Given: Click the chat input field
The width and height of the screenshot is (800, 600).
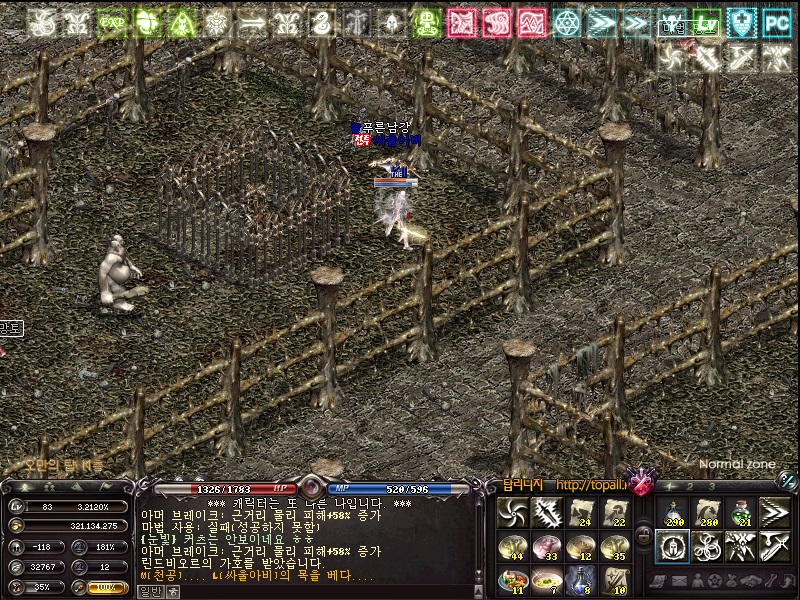Looking at the screenshot, I should [320, 591].
